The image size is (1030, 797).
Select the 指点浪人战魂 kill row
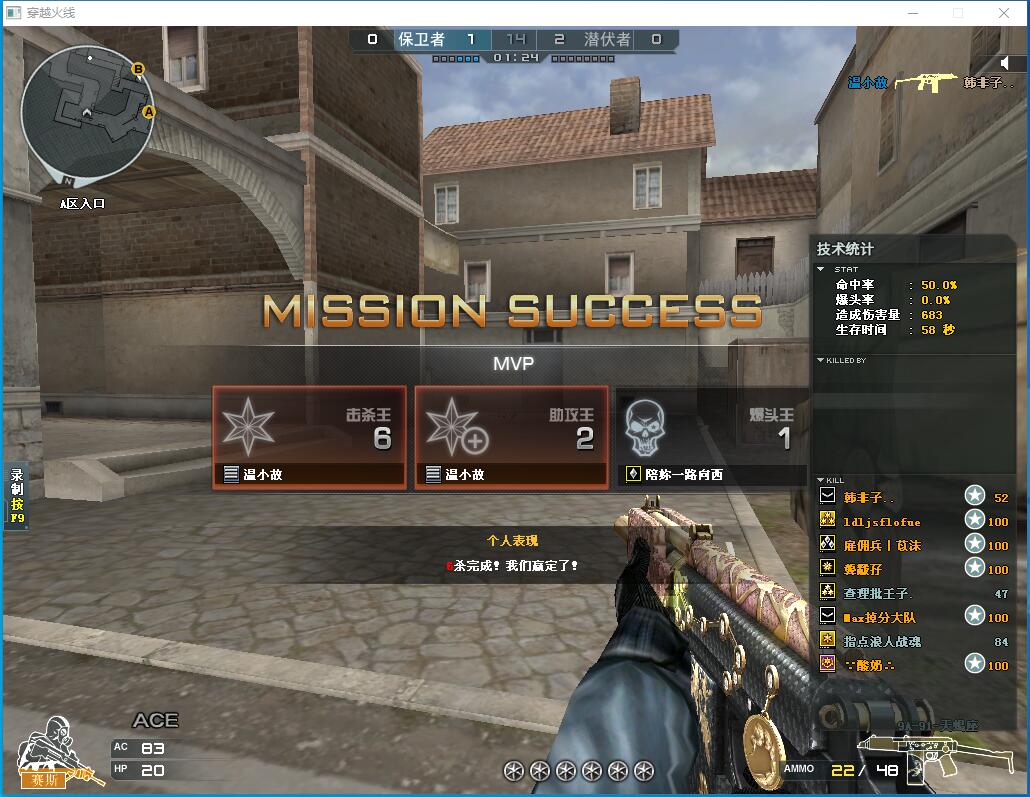tap(881, 641)
